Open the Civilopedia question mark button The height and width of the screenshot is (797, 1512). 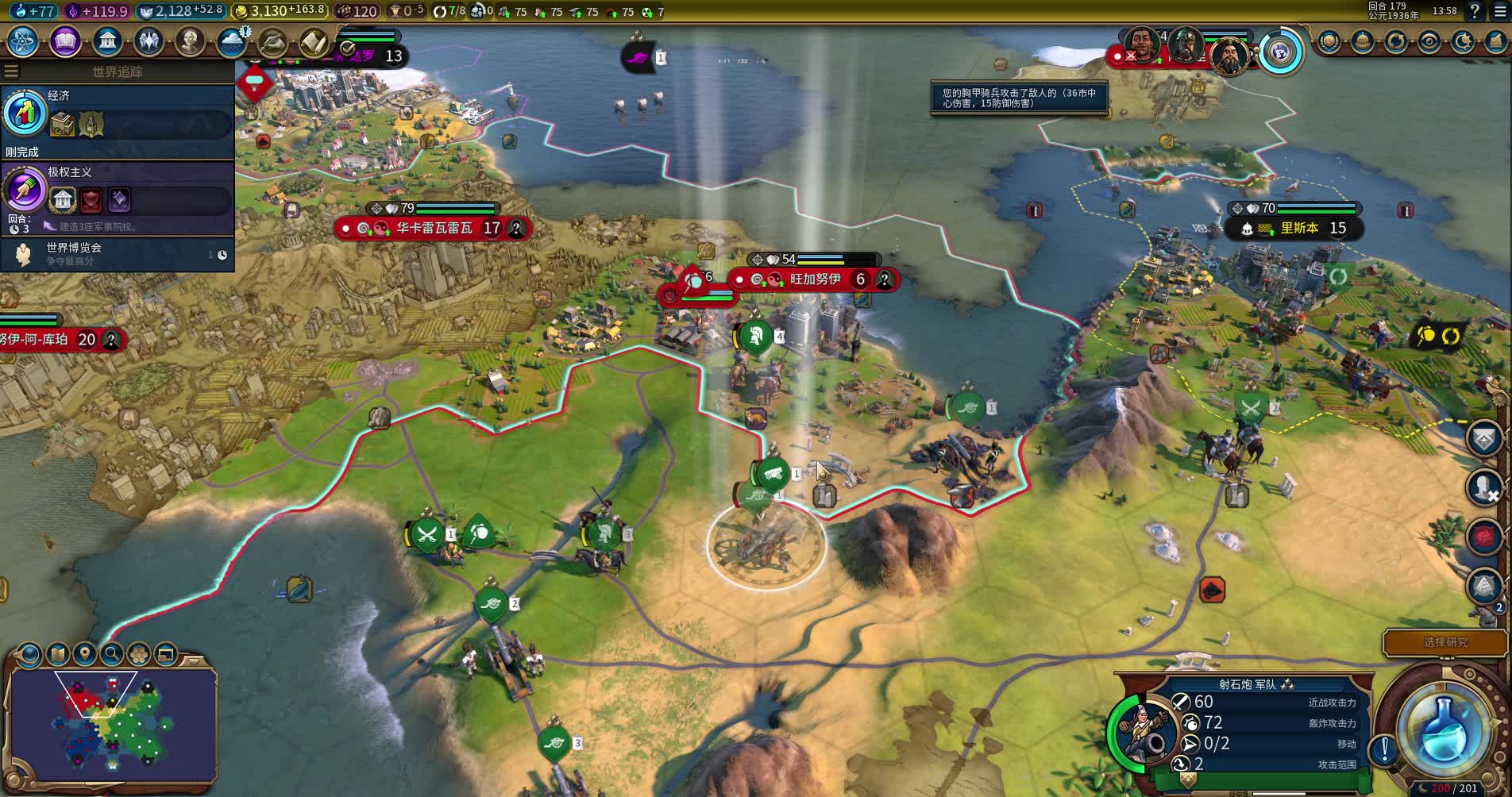(1475, 11)
